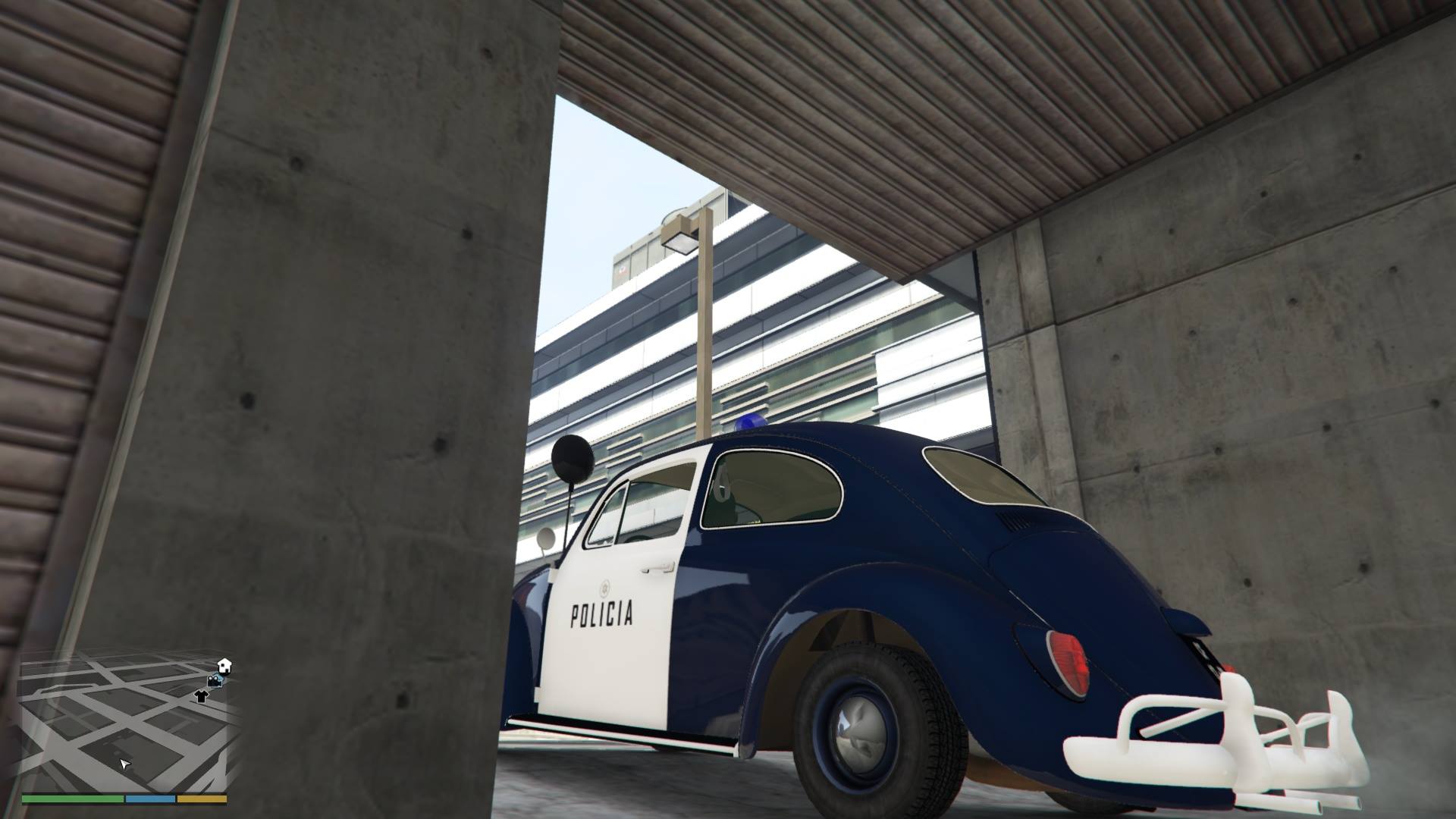Select the player vehicle blip on minimap

pos(215,680)
